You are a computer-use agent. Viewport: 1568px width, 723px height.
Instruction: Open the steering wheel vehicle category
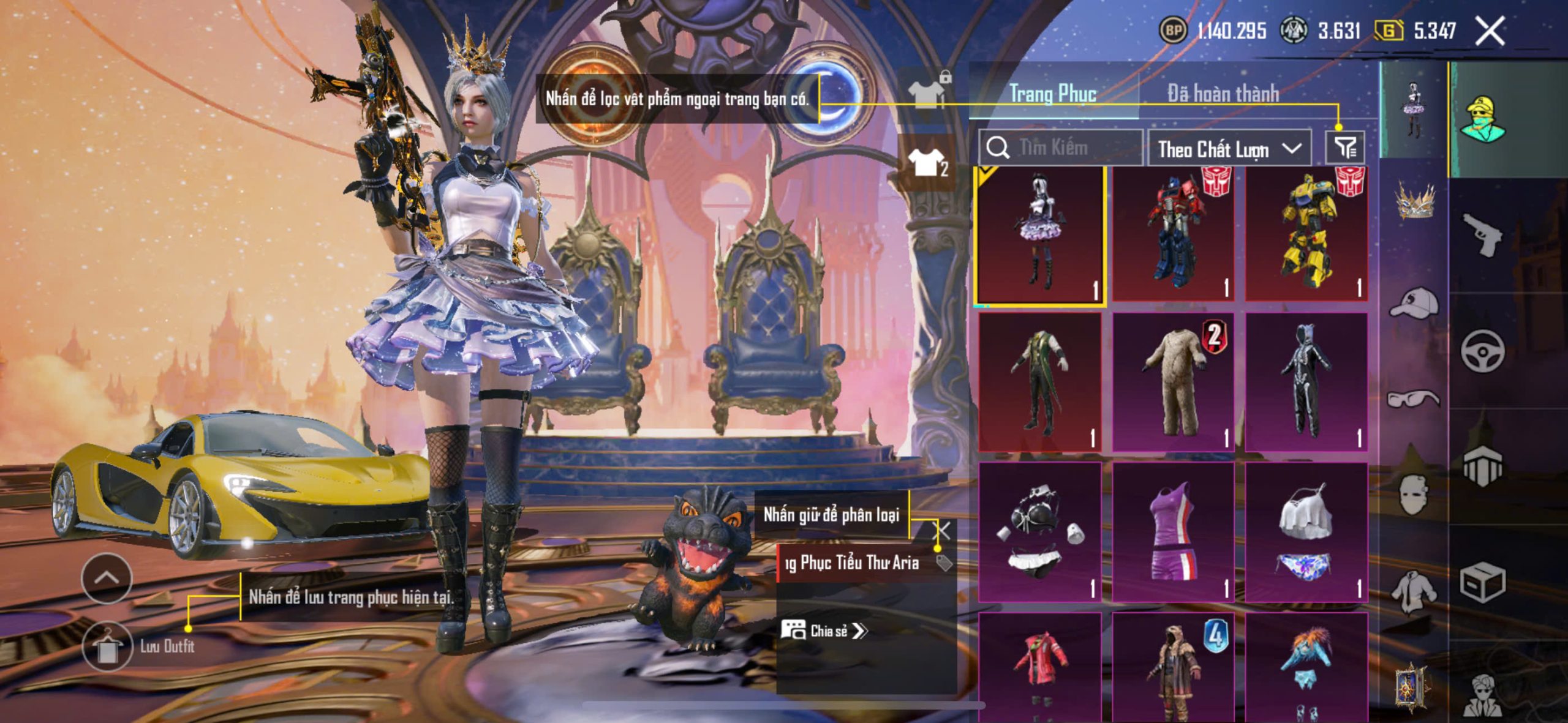point(1482,351)
